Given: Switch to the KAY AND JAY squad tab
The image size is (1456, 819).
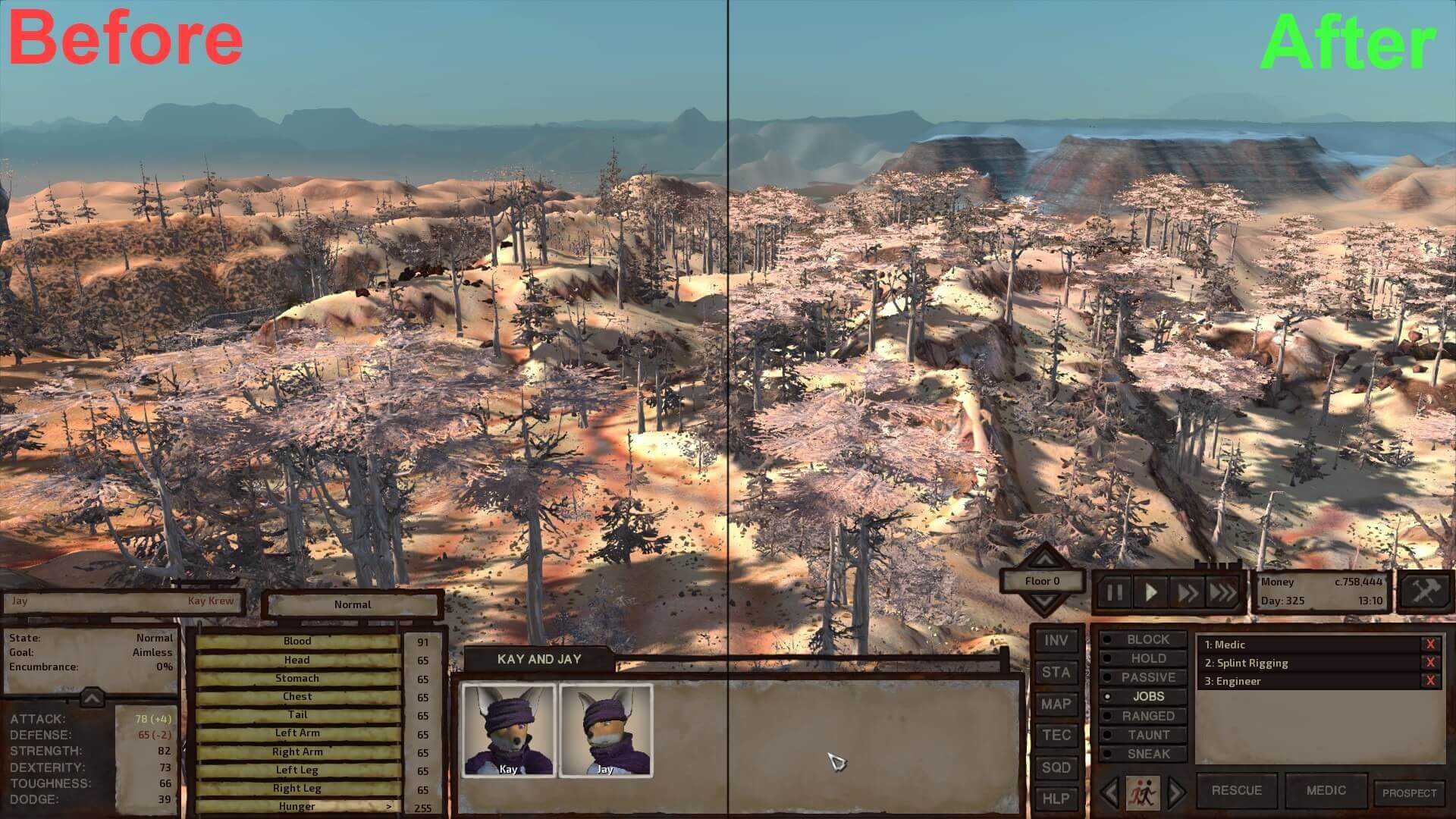Looking at the screenshot, I should [x=539, y=659].
